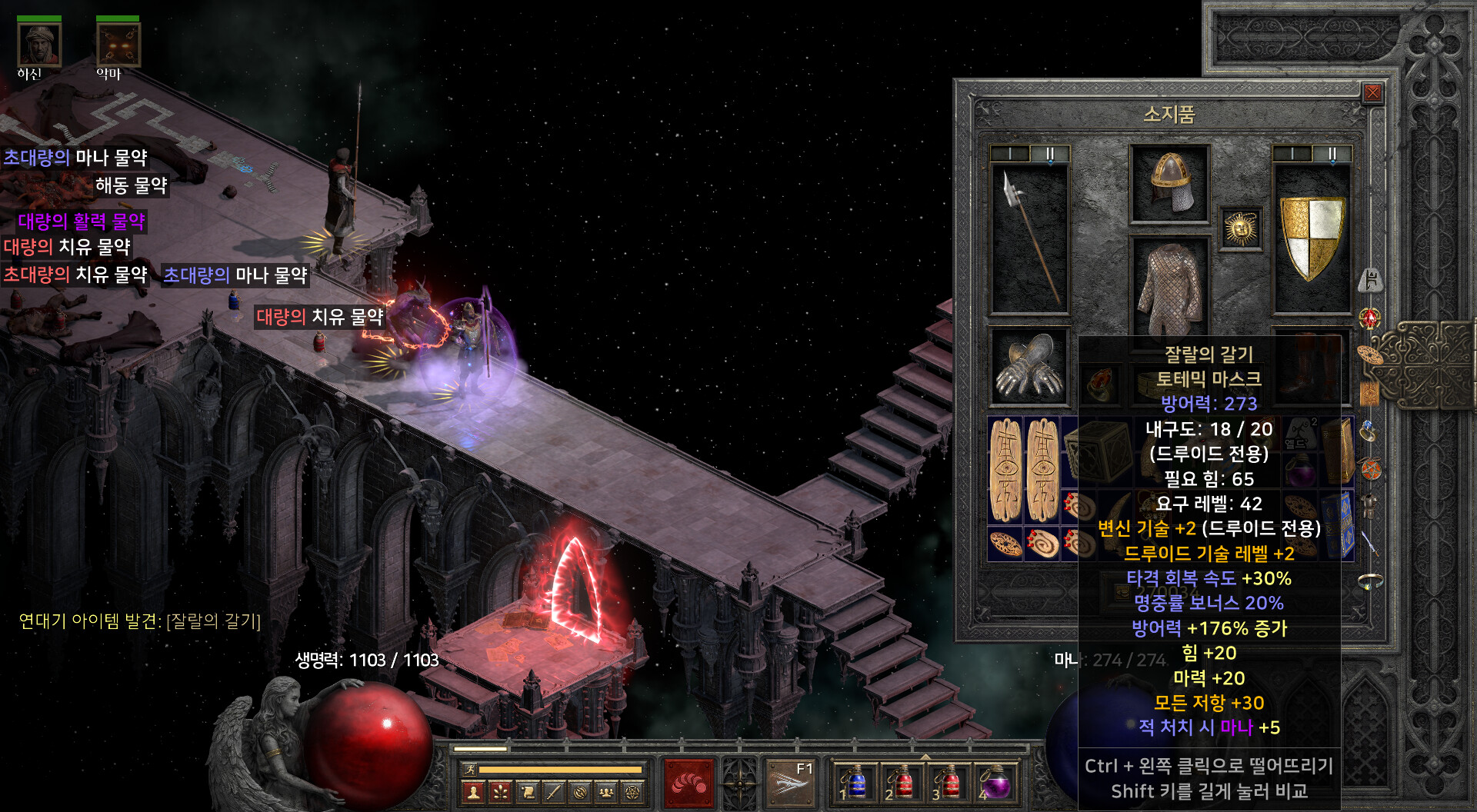
Task: Use the purple rejuvenation potion in belt slot 4
Action: point(996,783)
